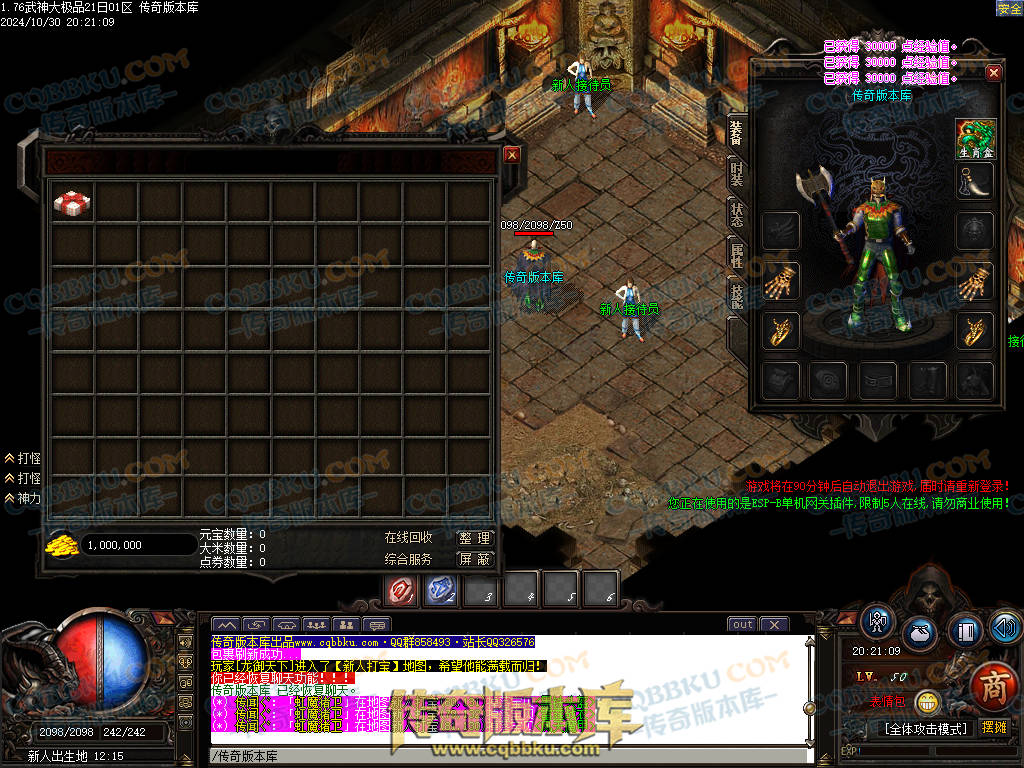The width and height of the screenshot is (1024, 768).
Task: Click the chat input field
Action: pos(500,755)
